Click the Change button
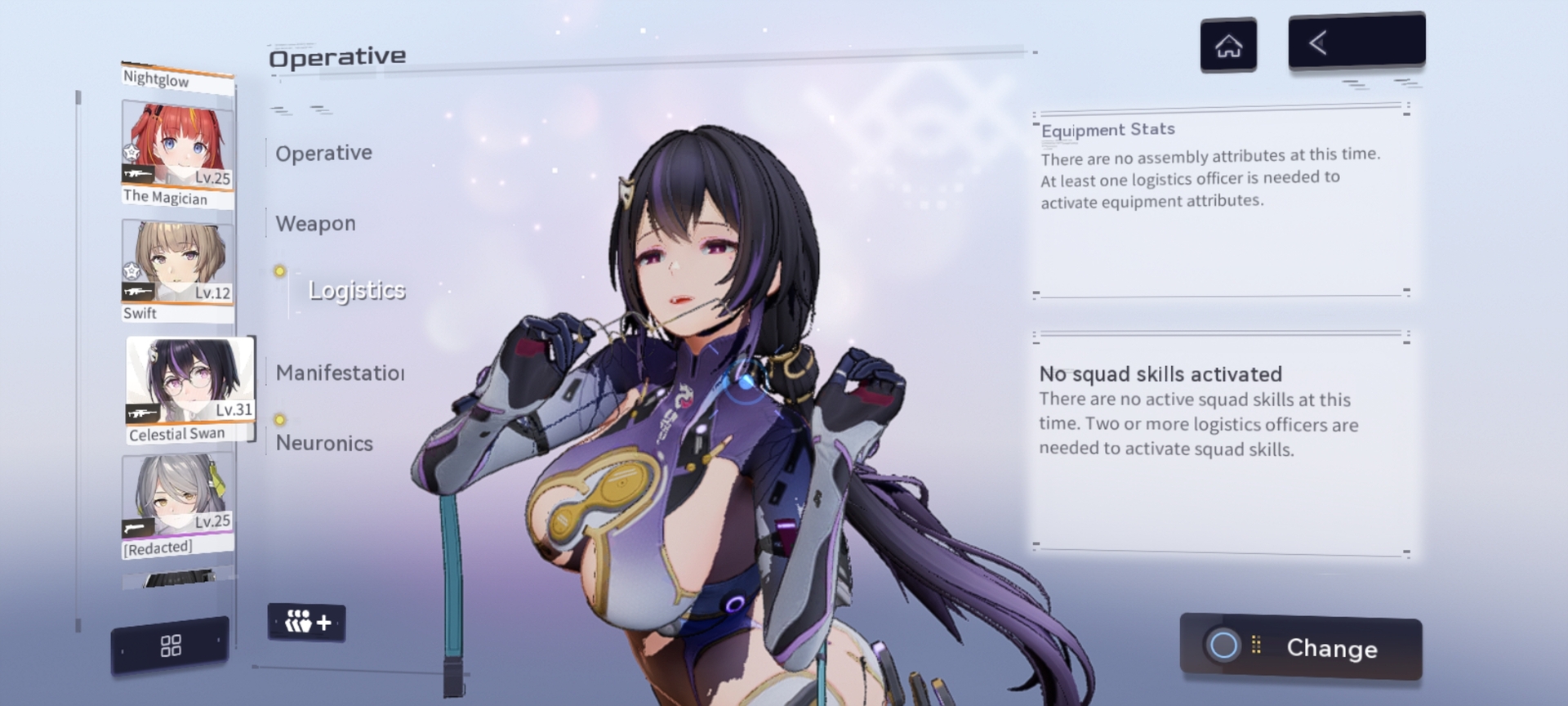1568x706 pixels. (1301, 647)
